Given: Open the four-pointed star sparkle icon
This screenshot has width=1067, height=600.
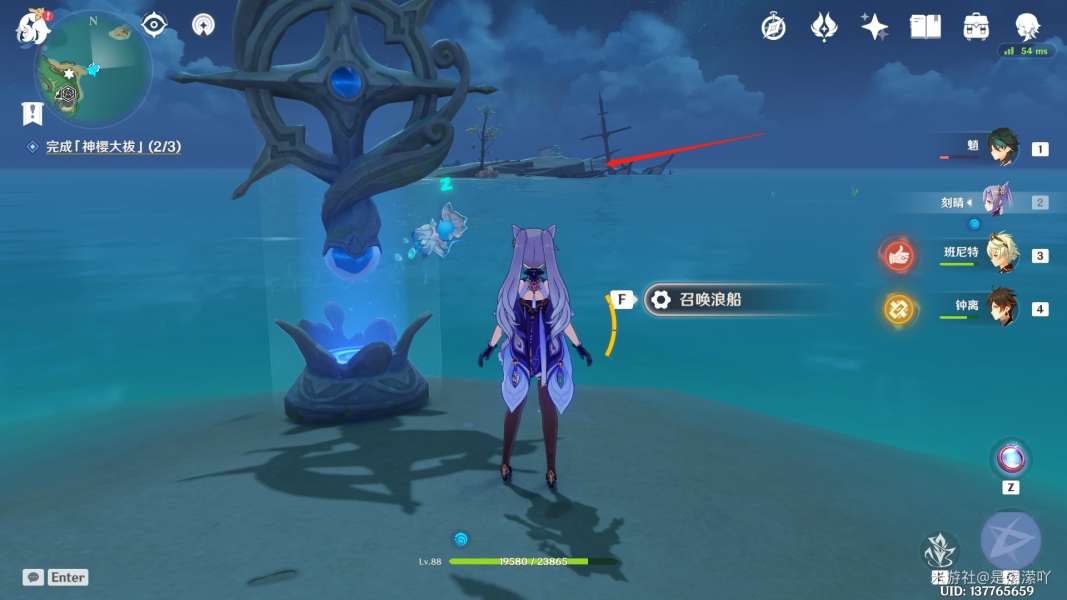Looking at the screenshot, I should (x=874, y=27).
